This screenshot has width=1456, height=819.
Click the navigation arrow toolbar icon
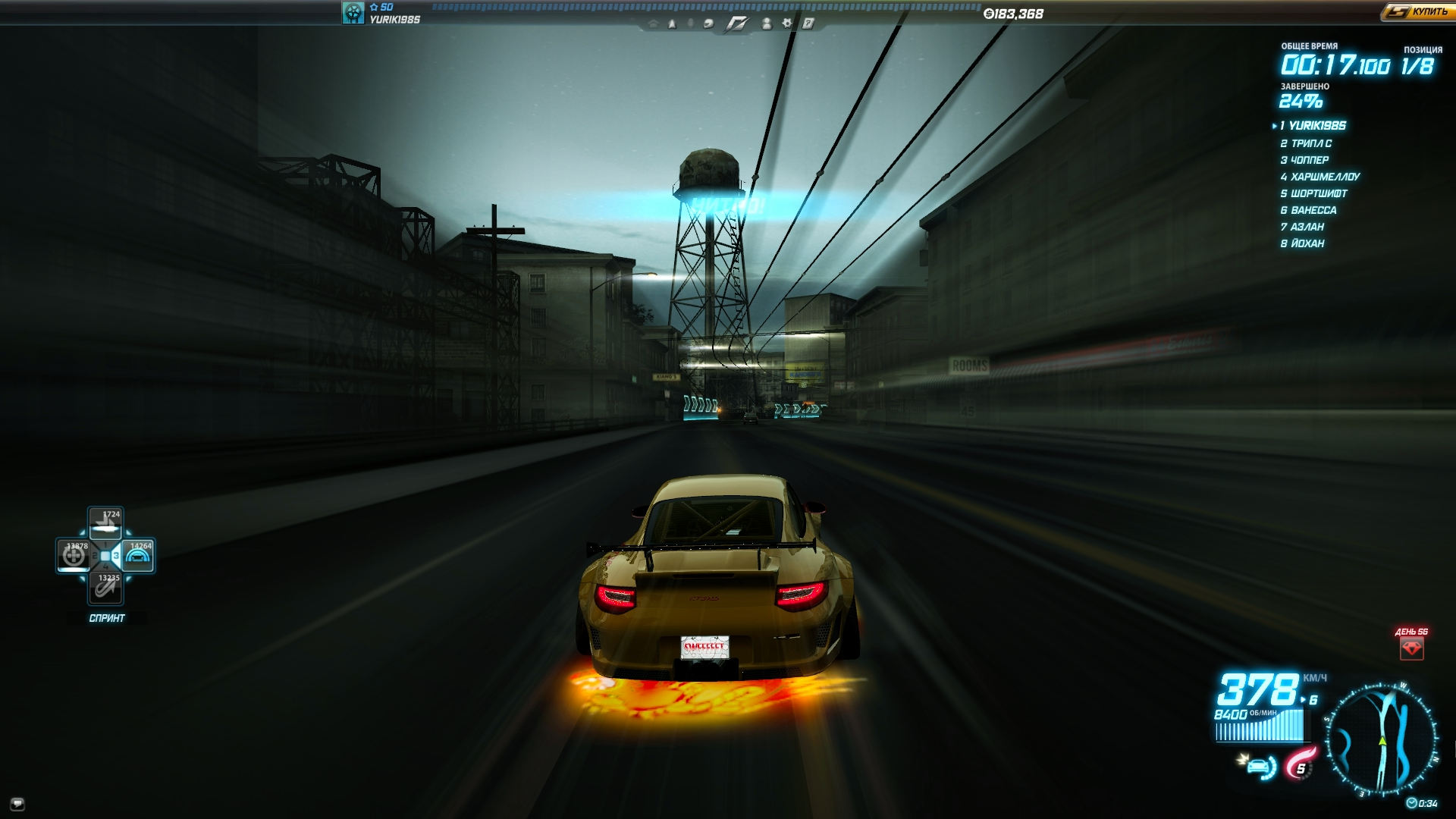[672, 24]
